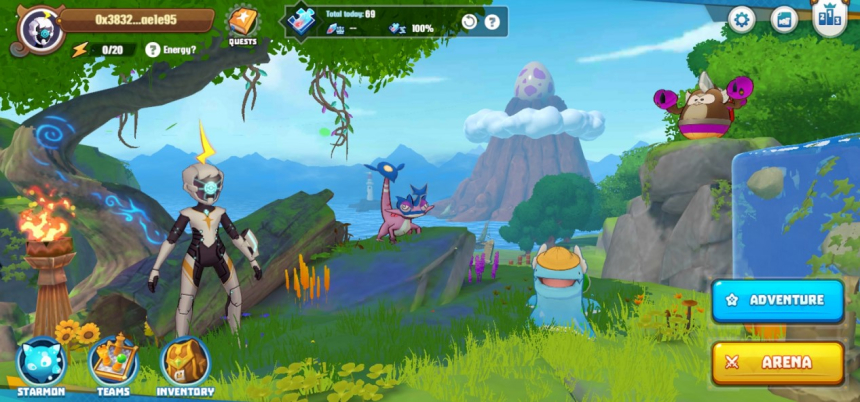Refresh the daily totals panel

point(469,22)
